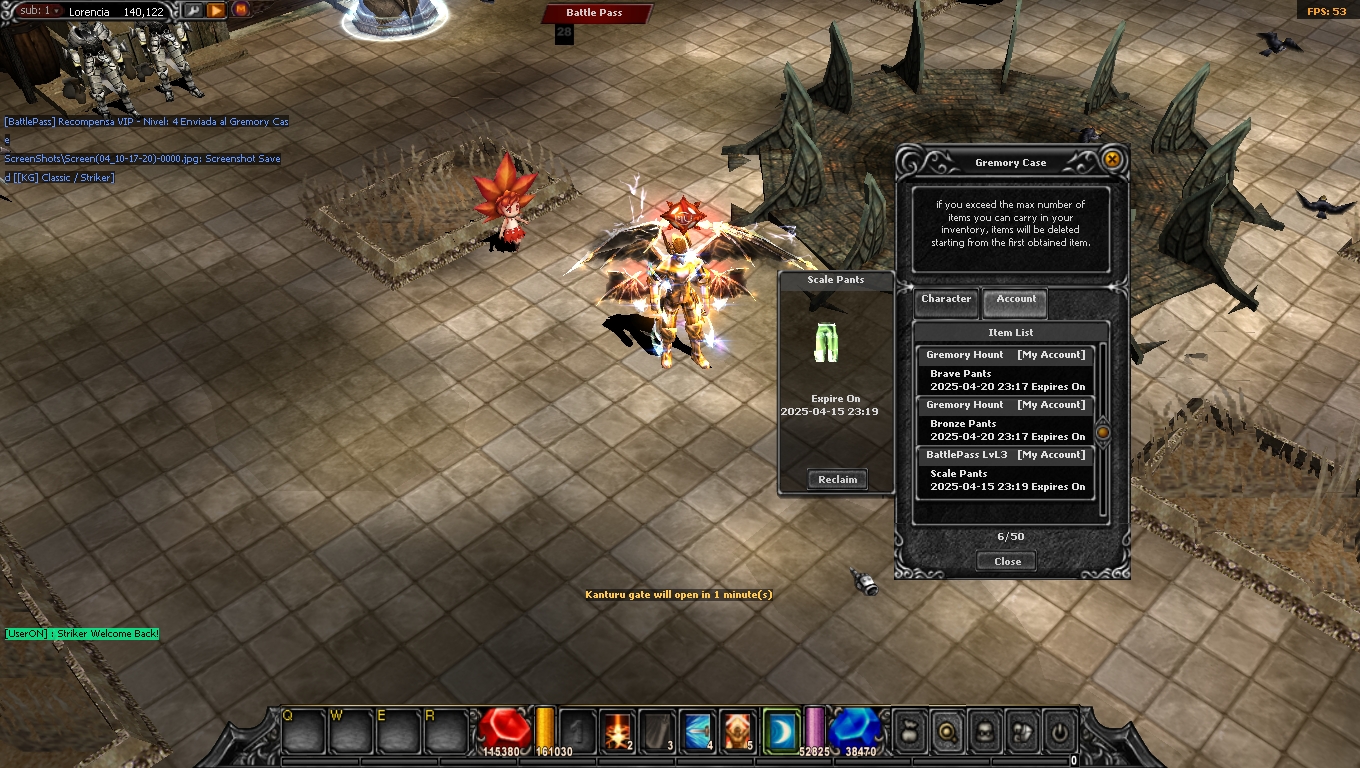The image size is (1360, 768).
Task: Select the Scale Pants list entry
Action: (1005, 479)
